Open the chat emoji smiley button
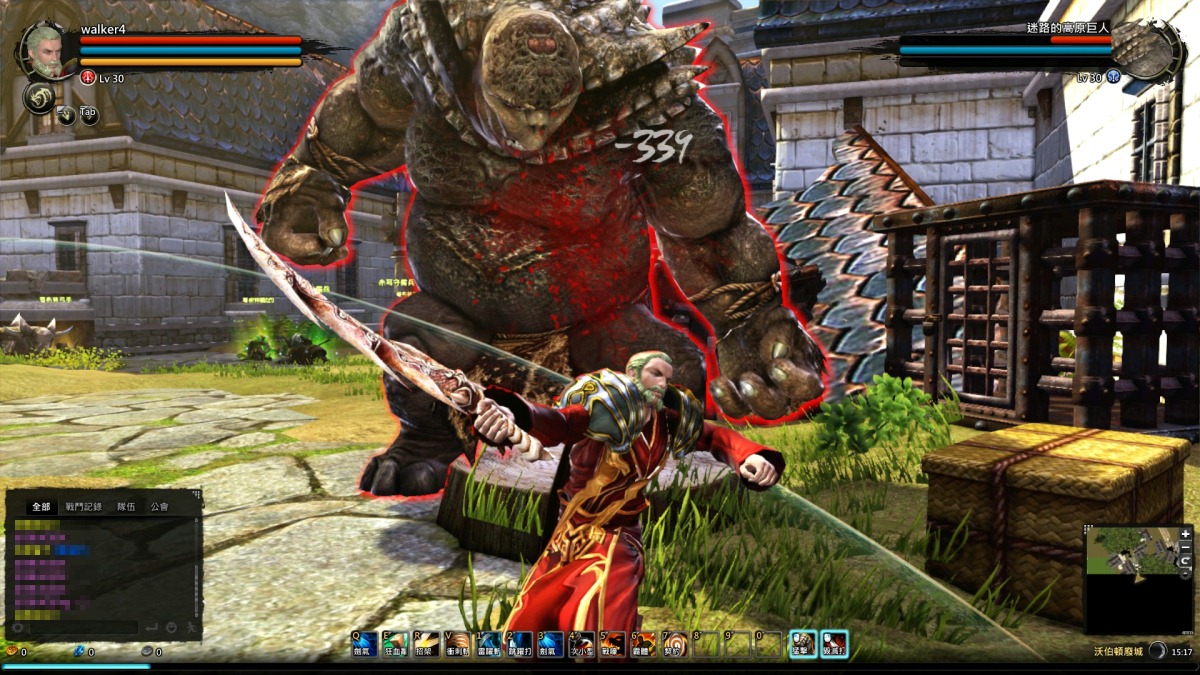 click(171, 628)
